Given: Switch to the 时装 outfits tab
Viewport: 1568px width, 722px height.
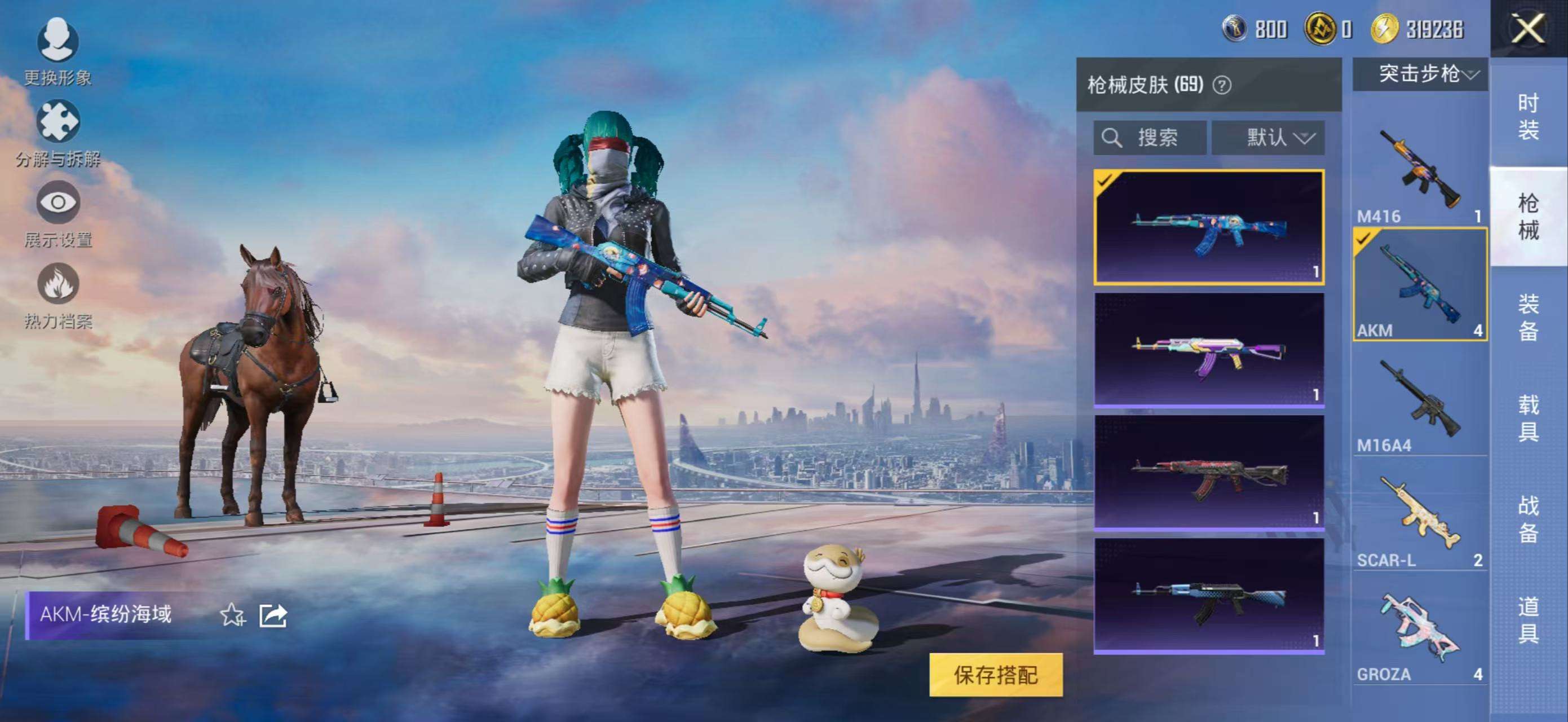Looking at the screenshot, I should (1528, 116).
